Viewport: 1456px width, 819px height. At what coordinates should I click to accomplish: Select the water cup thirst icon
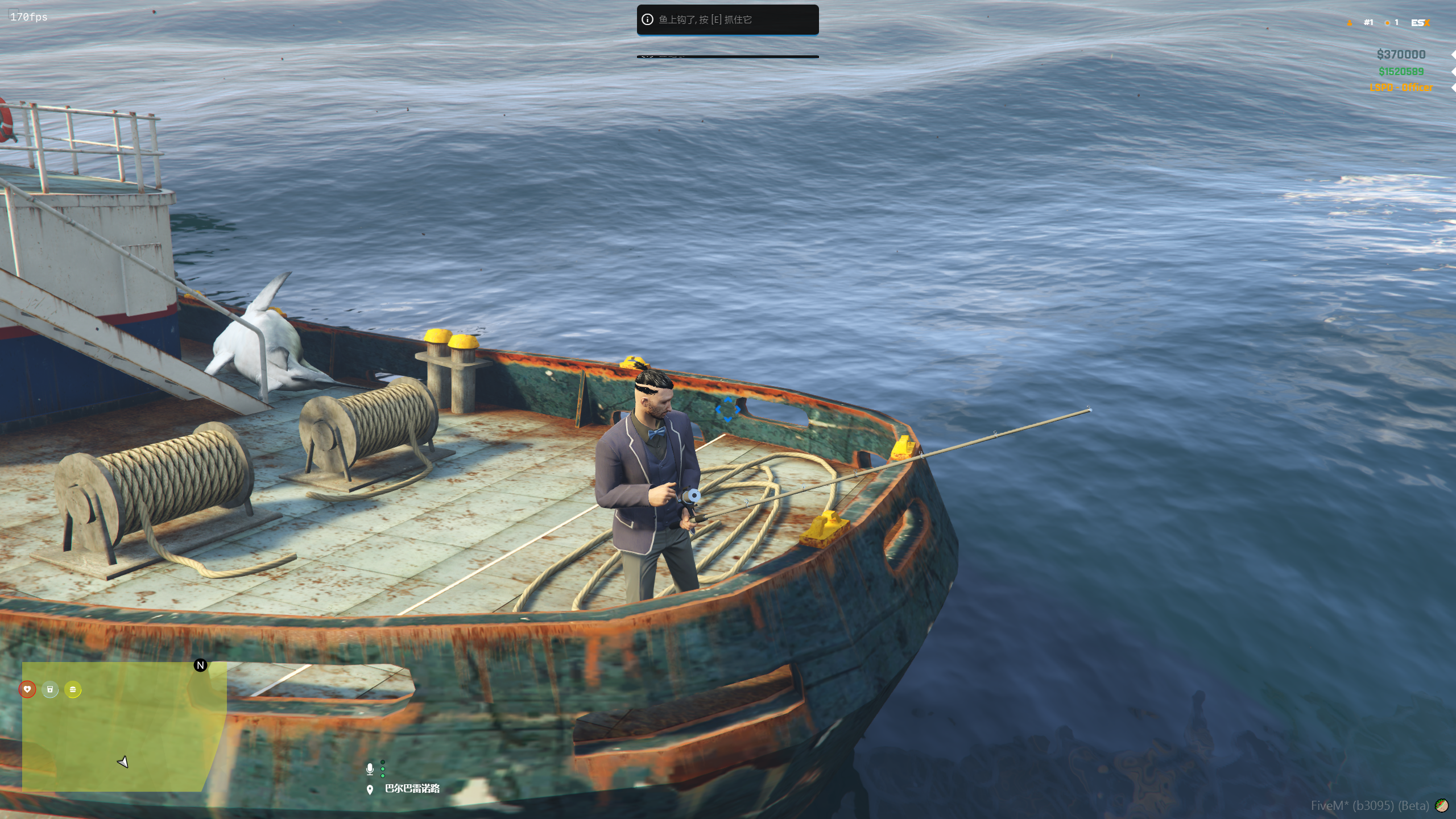pyautogui.click(x=50, y=689)
